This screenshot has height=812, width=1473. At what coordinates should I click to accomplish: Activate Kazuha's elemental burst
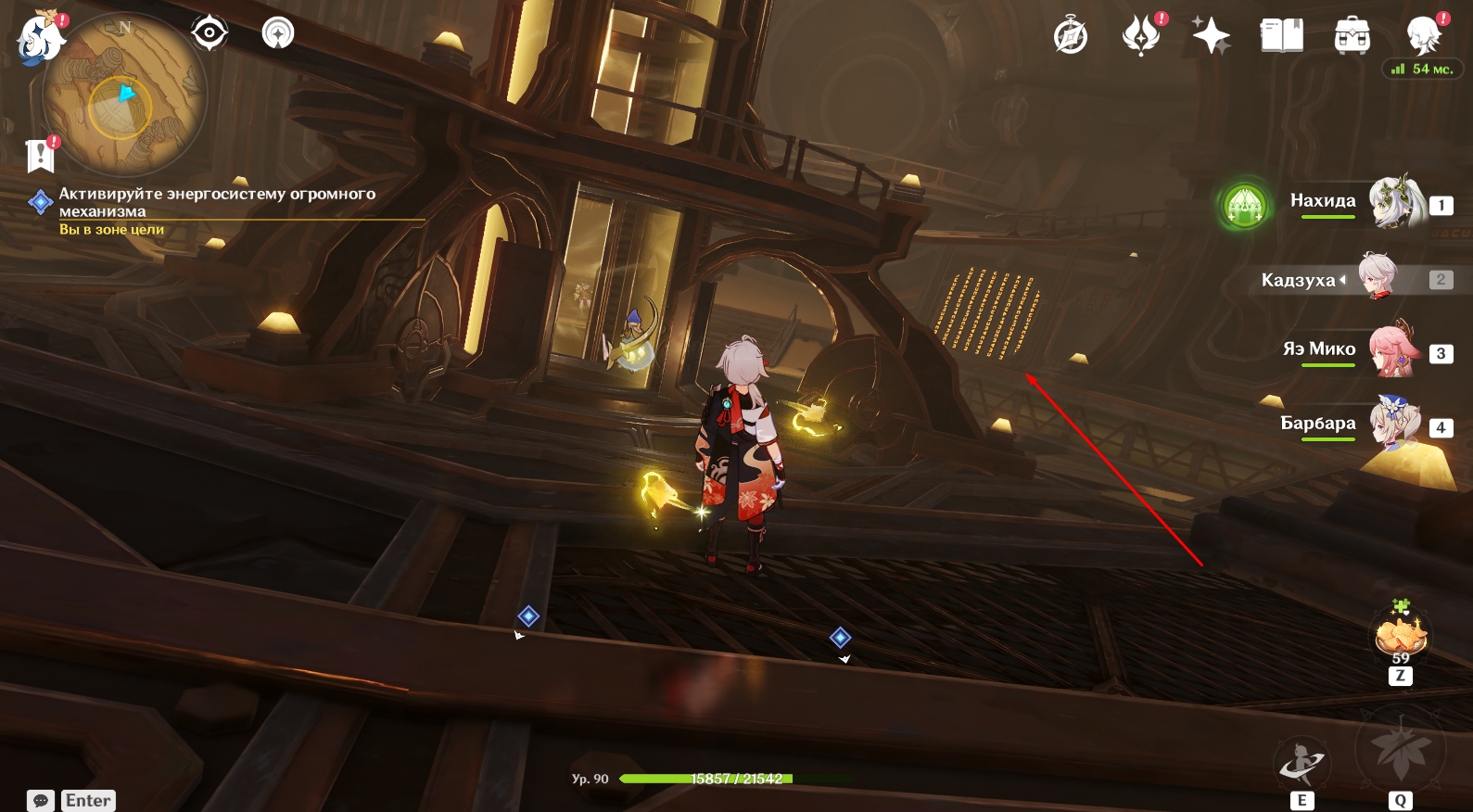(x=1400, y=751)
